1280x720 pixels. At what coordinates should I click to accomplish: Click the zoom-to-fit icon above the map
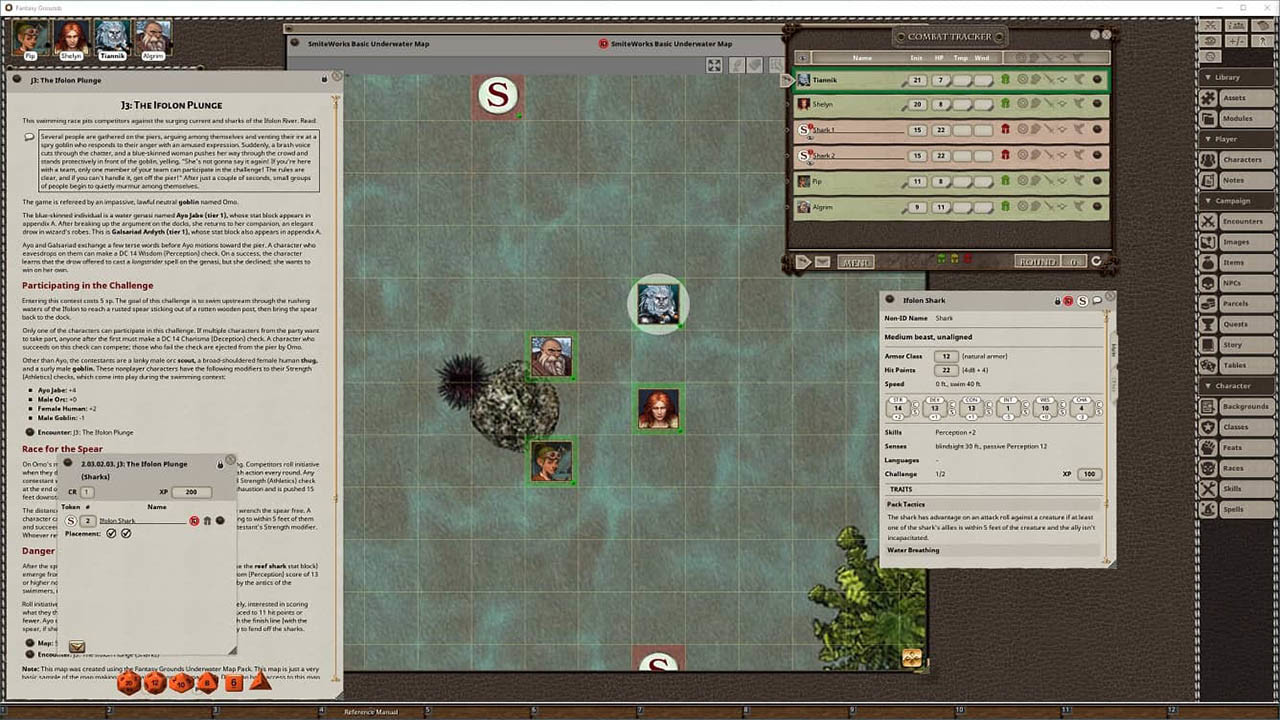(x=714, y=65)
